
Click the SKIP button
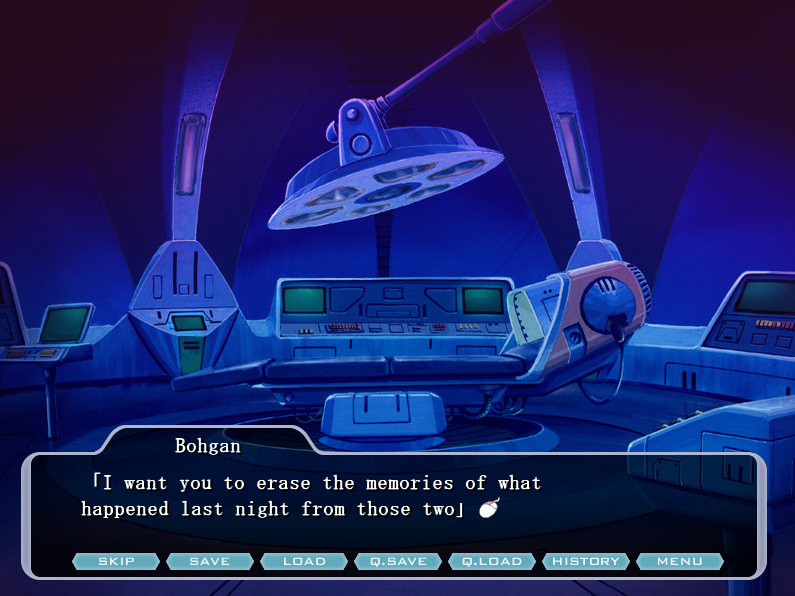[x=116, y=561]
